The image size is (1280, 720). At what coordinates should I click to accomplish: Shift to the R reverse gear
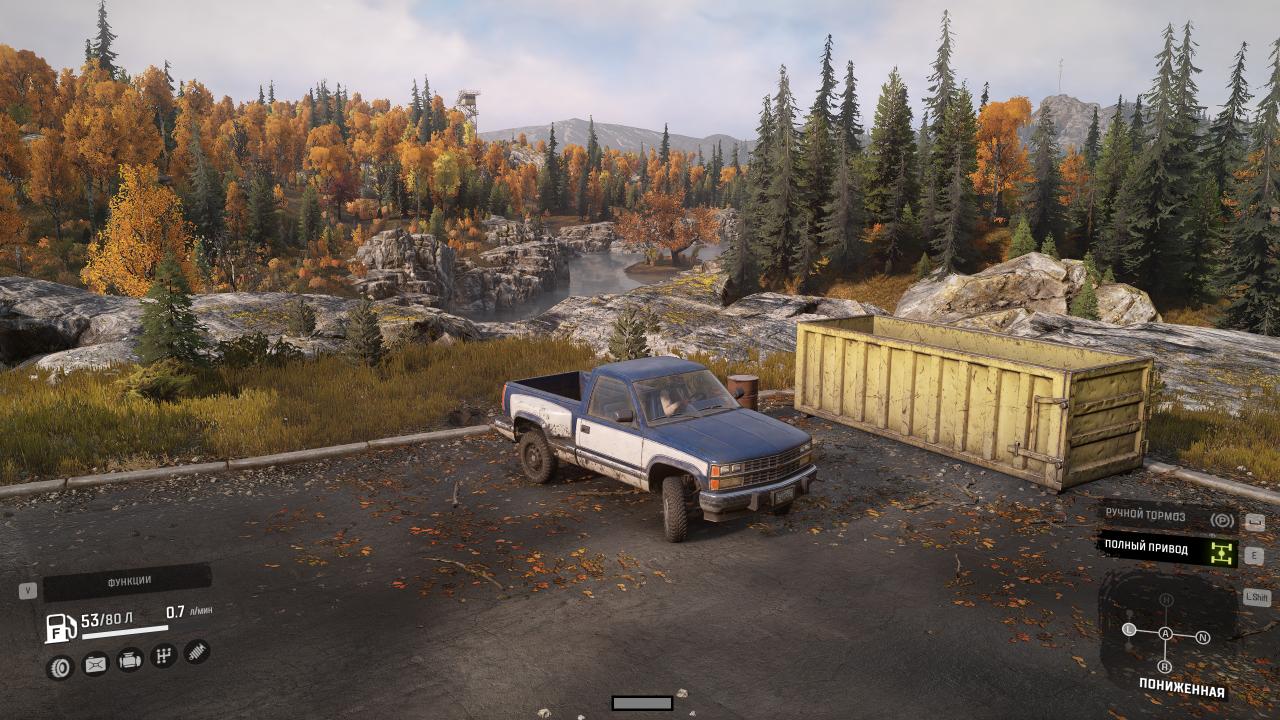click(x=1165, y=666)
